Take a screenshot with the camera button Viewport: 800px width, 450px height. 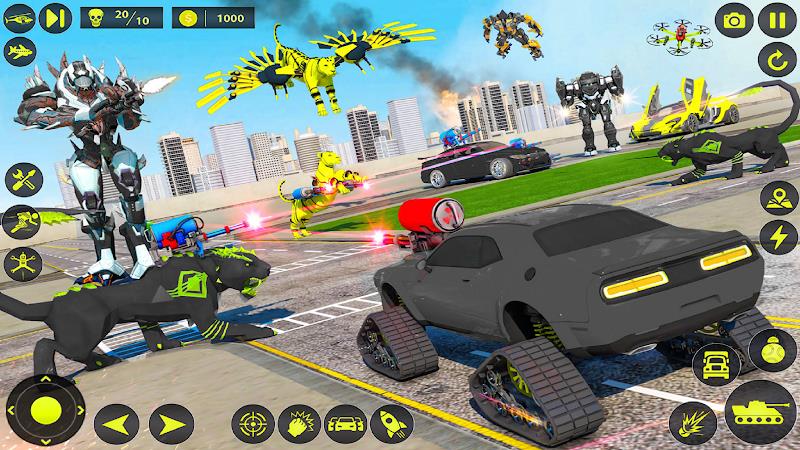tap(736, 18)
